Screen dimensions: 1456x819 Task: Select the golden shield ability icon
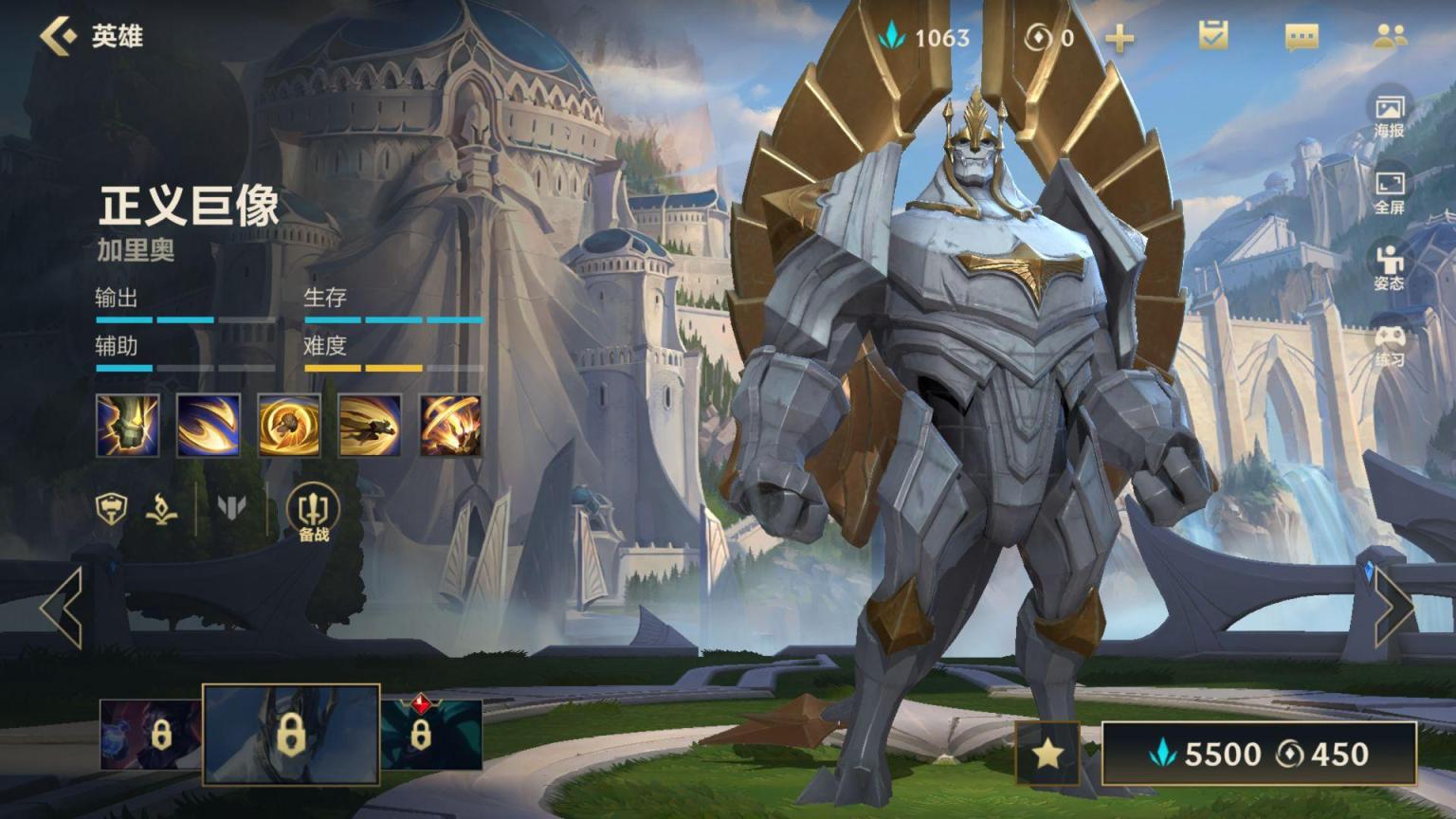pos(289,426)
